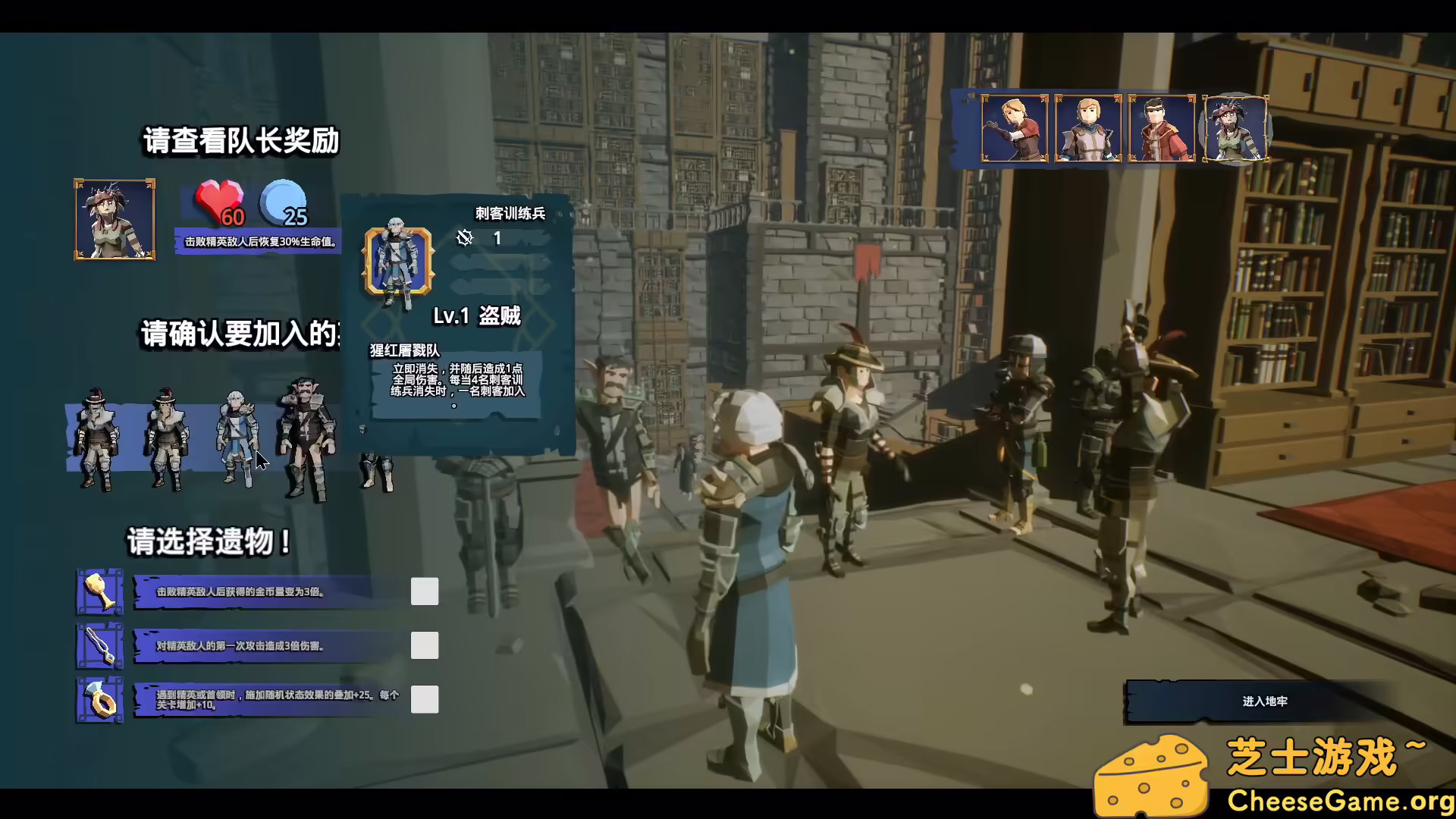Select the axe ring relic icon
Screen dimensions: 1456x819
click(x=99, y=699)
